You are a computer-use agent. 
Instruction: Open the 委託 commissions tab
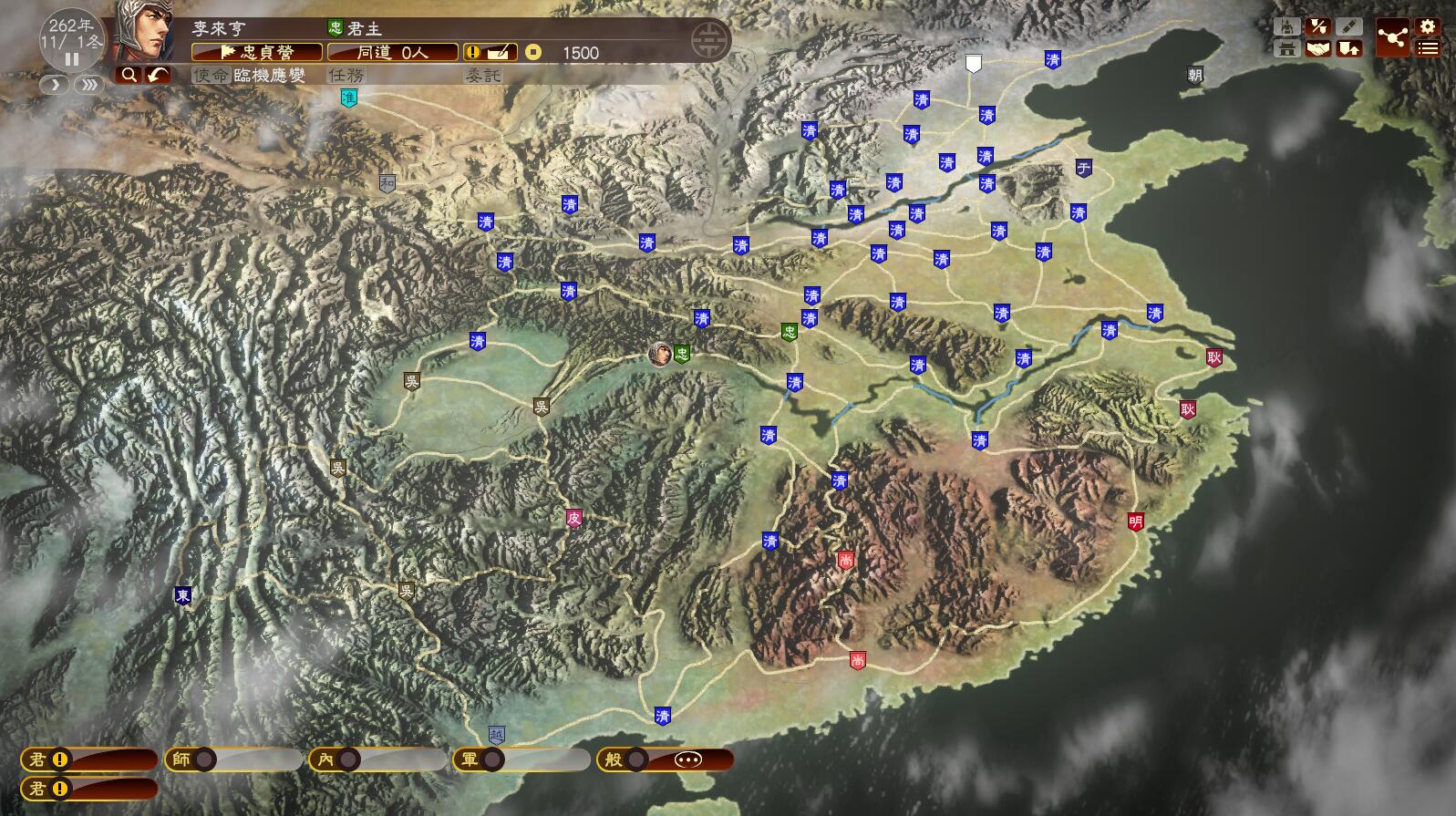click(483, 76)
